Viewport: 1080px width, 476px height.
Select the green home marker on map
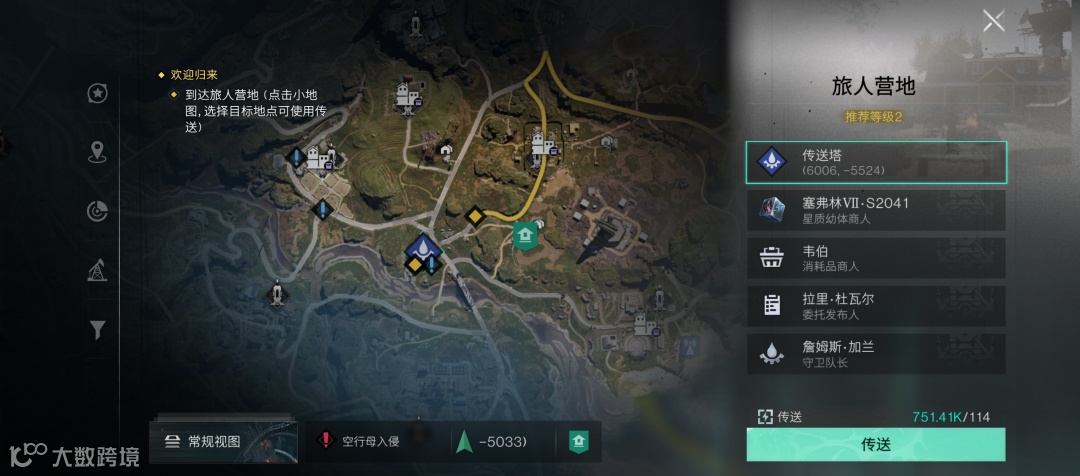tap(525, 234)
